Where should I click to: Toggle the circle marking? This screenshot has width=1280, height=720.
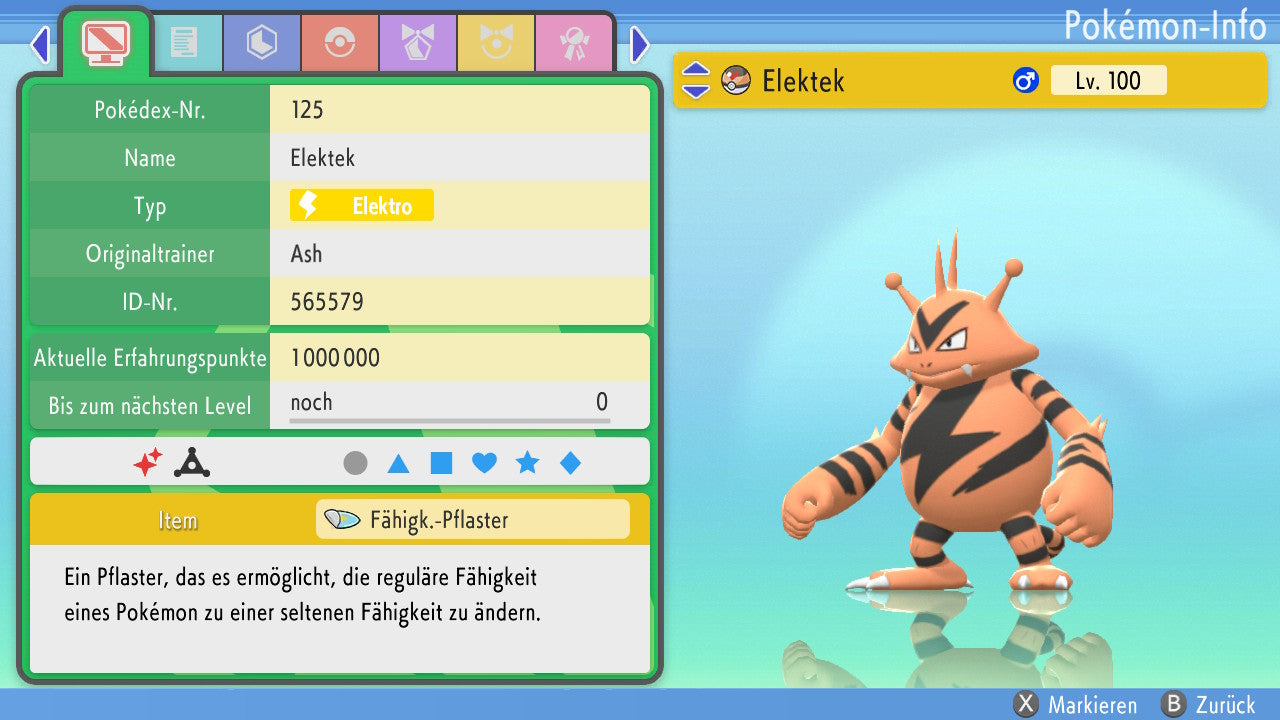(355, 463)
